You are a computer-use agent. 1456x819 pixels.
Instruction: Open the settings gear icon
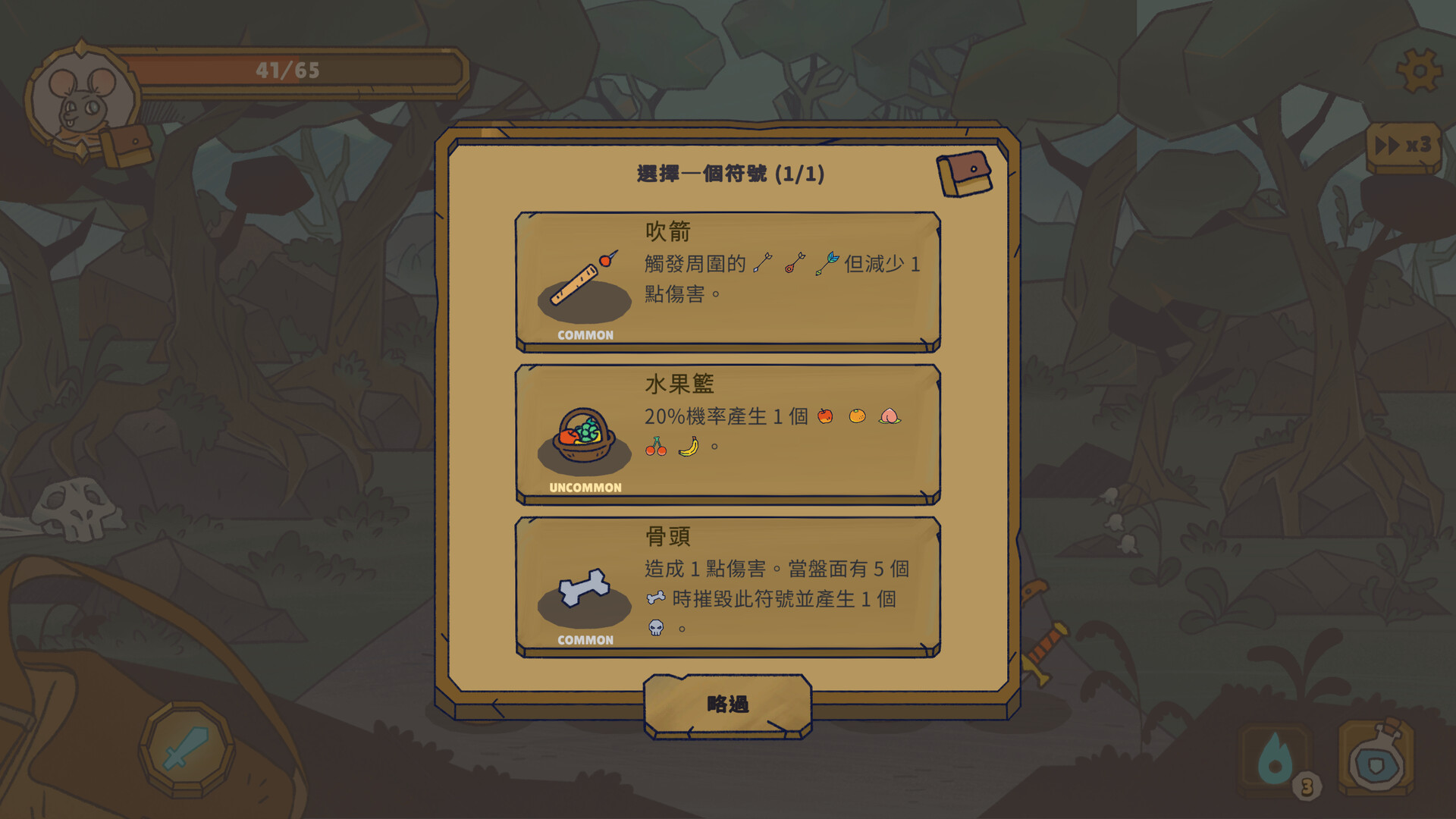(x=1418, y=71)
